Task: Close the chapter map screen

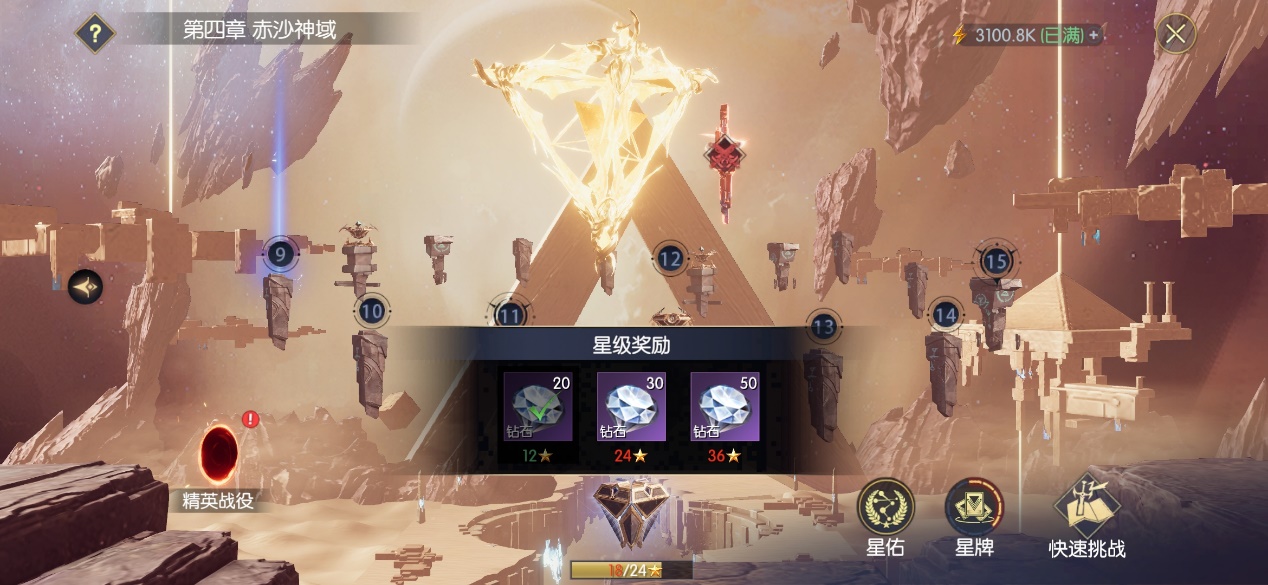Action: pos(1176,34)
